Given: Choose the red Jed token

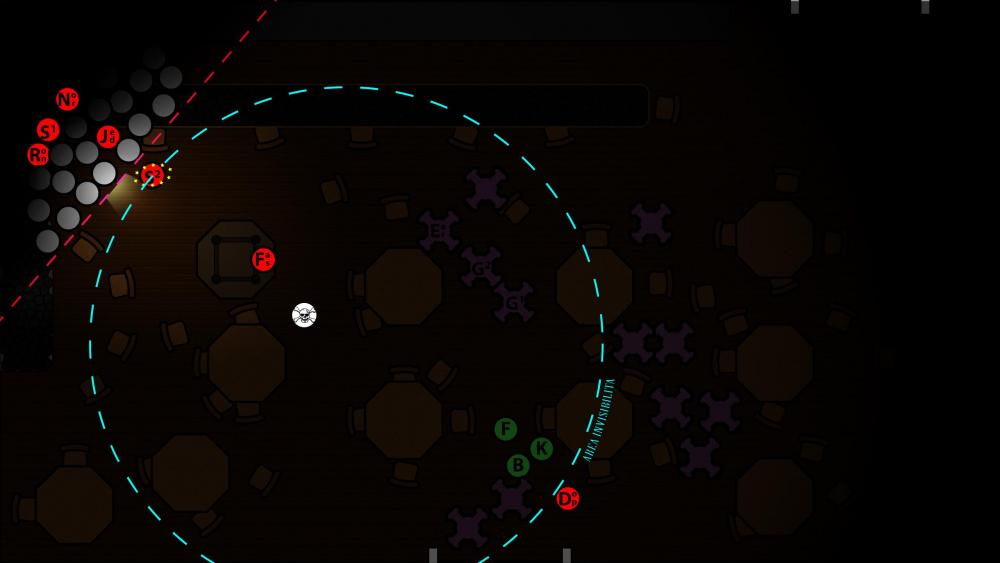Looking at the screenshot, I should point(108,136).
